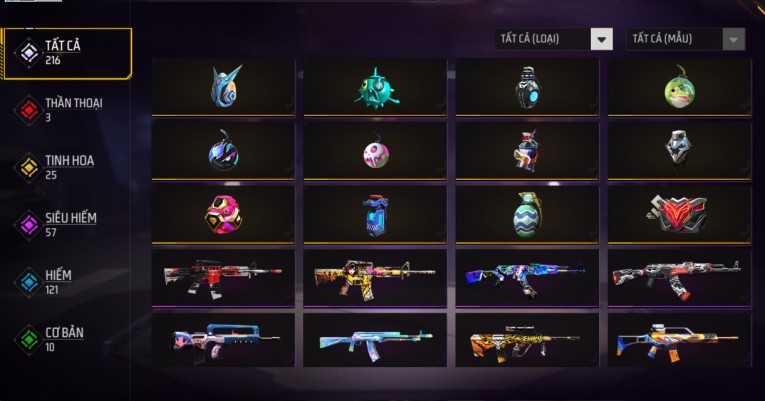
Task: Select the yellow anime-themed rifle skin
Action: [375, 277]
